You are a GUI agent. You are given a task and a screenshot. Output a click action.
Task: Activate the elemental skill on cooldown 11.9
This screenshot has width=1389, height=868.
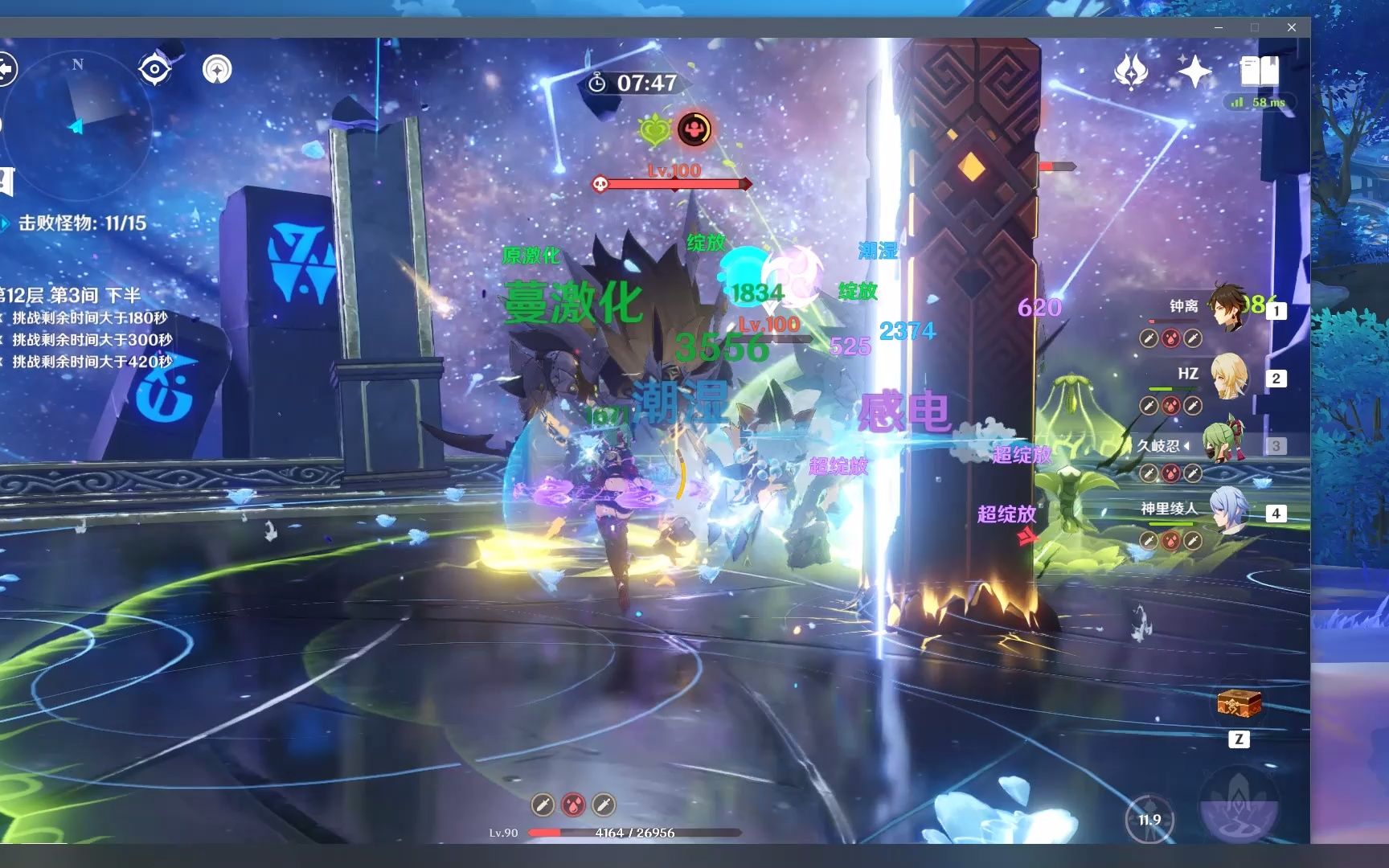point(1149,819)
